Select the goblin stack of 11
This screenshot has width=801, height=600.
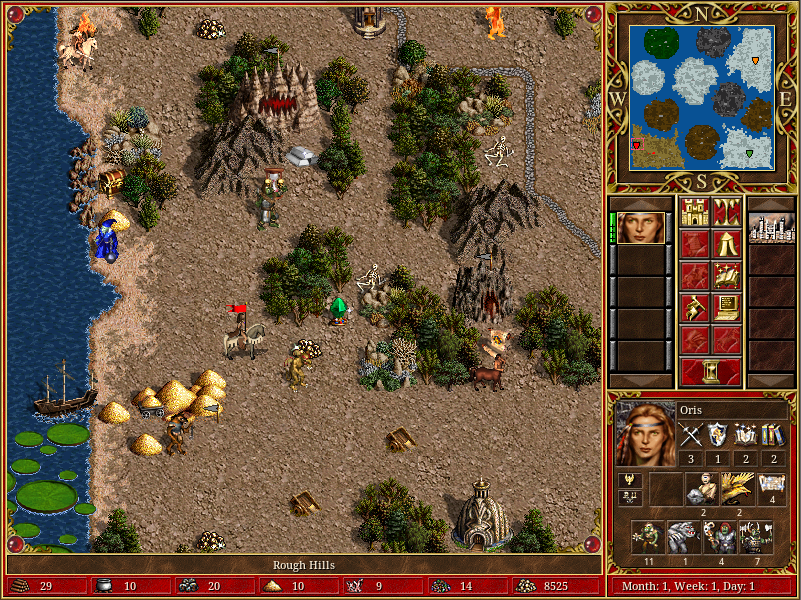[647, 536]
